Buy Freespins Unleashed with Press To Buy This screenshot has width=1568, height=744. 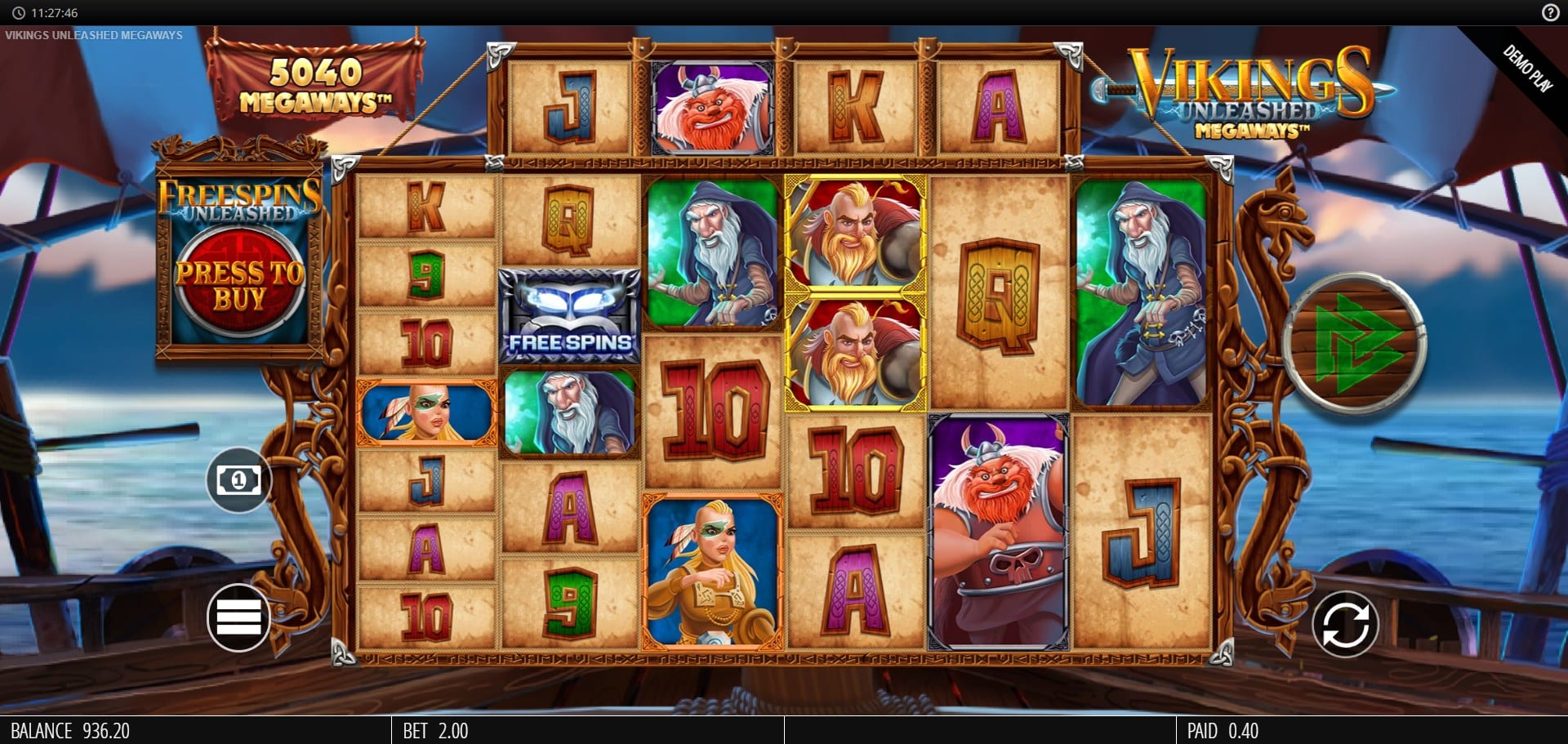238,285
